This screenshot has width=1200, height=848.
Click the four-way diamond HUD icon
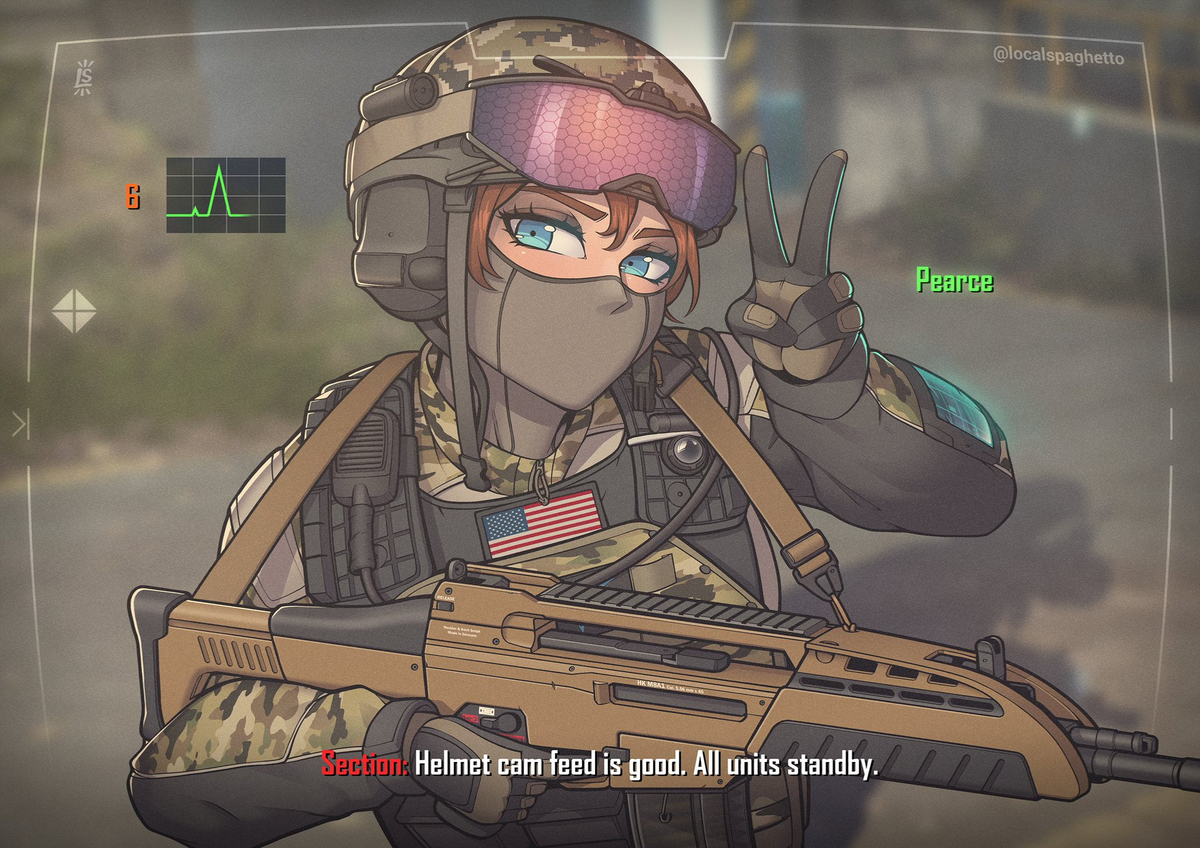[x=74, y=311]
